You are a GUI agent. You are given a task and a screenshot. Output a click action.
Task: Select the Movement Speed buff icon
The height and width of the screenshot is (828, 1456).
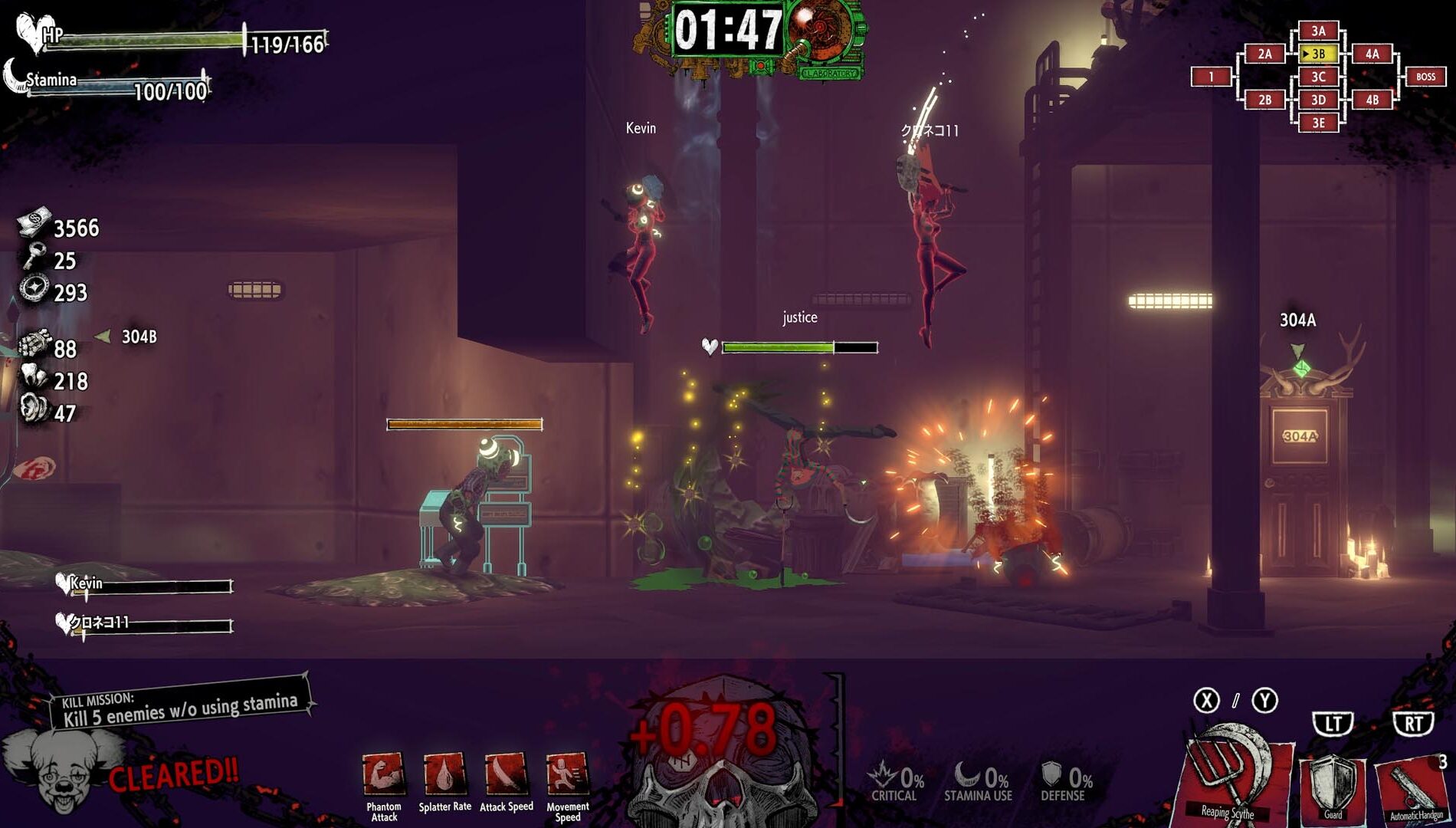coord(567,776)
